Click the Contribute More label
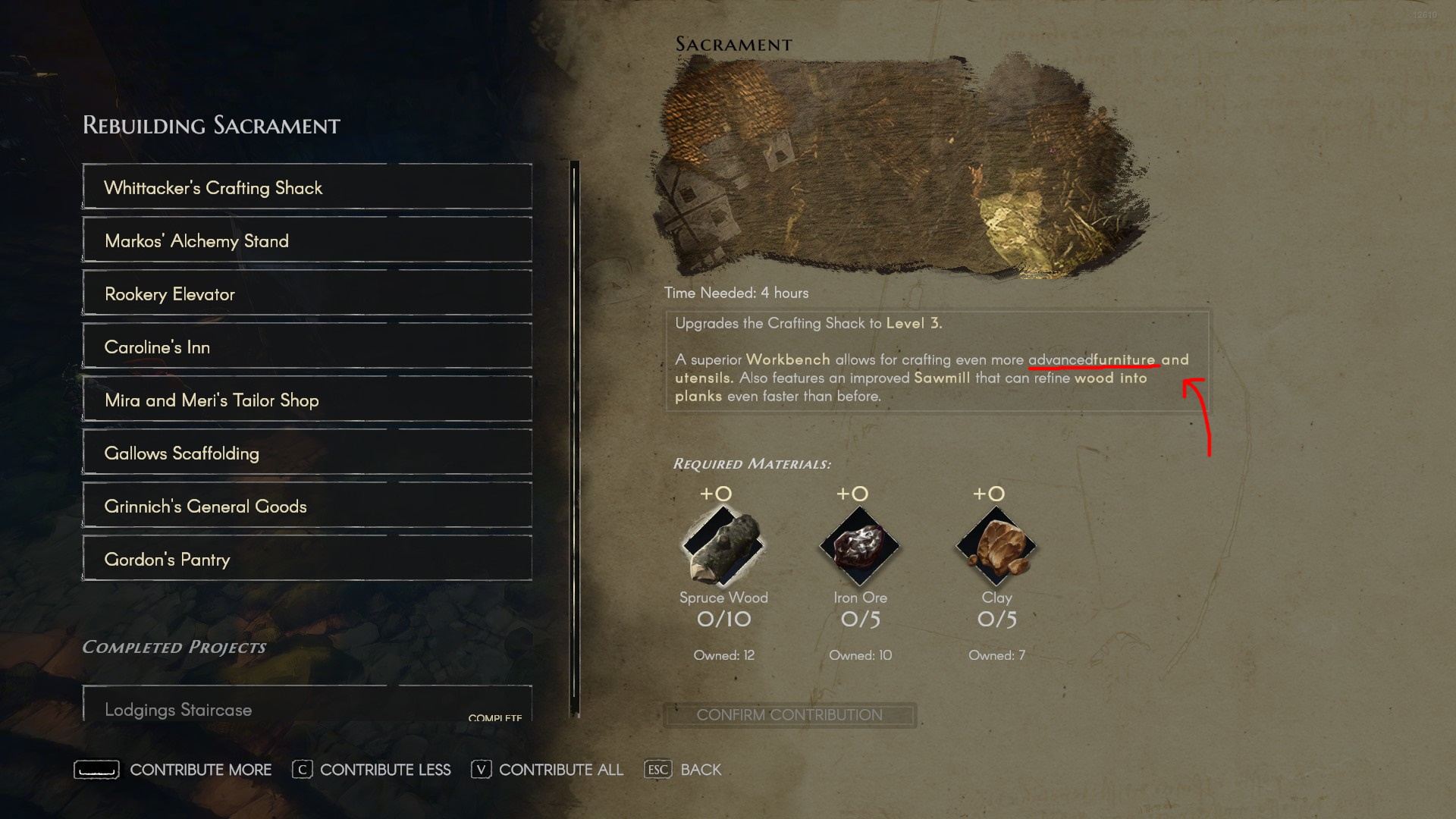Screen dimensions: 1456x819 (x=200, y=770)
